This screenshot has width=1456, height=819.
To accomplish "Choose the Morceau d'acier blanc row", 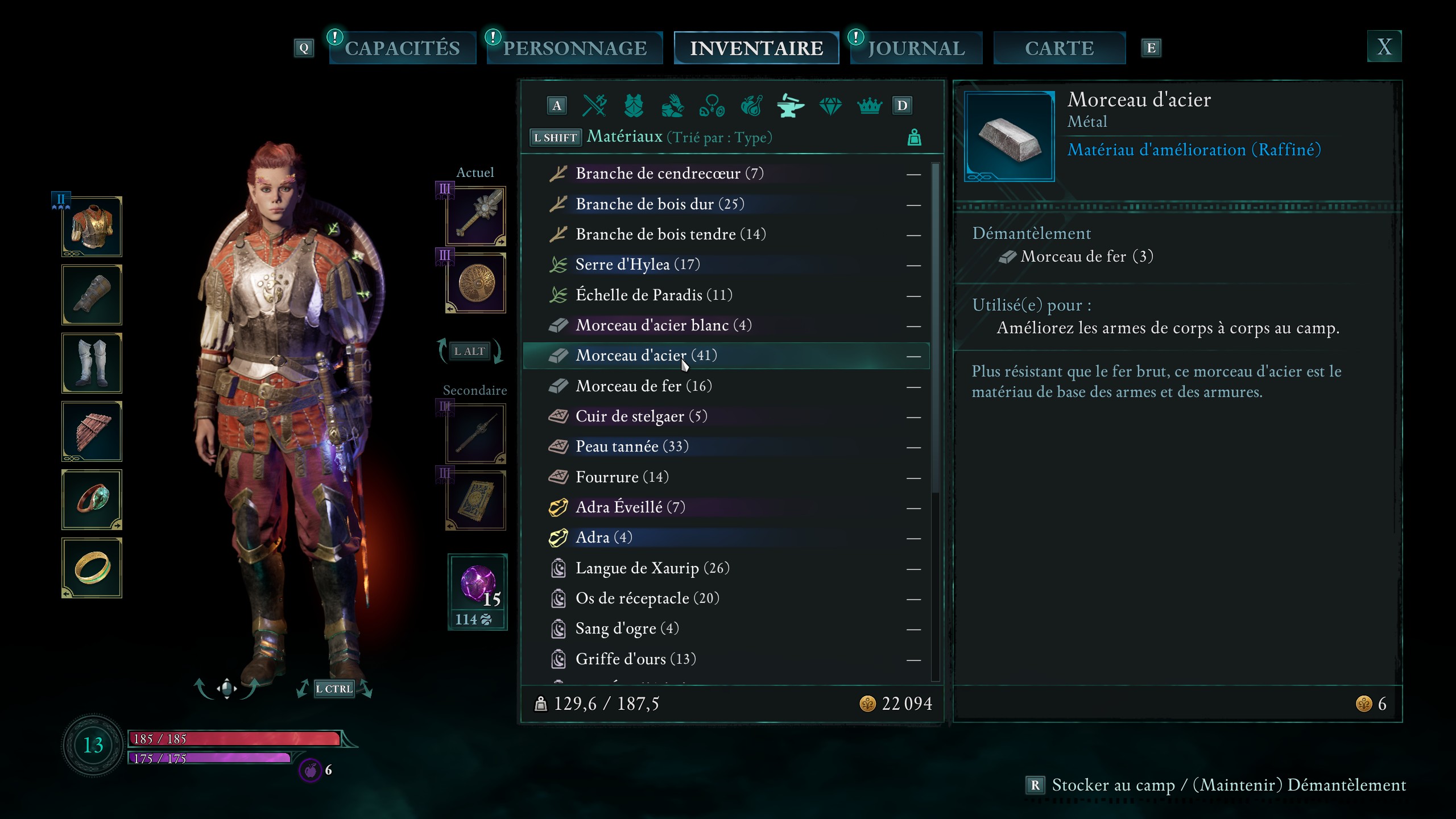I will pos(663,325).
